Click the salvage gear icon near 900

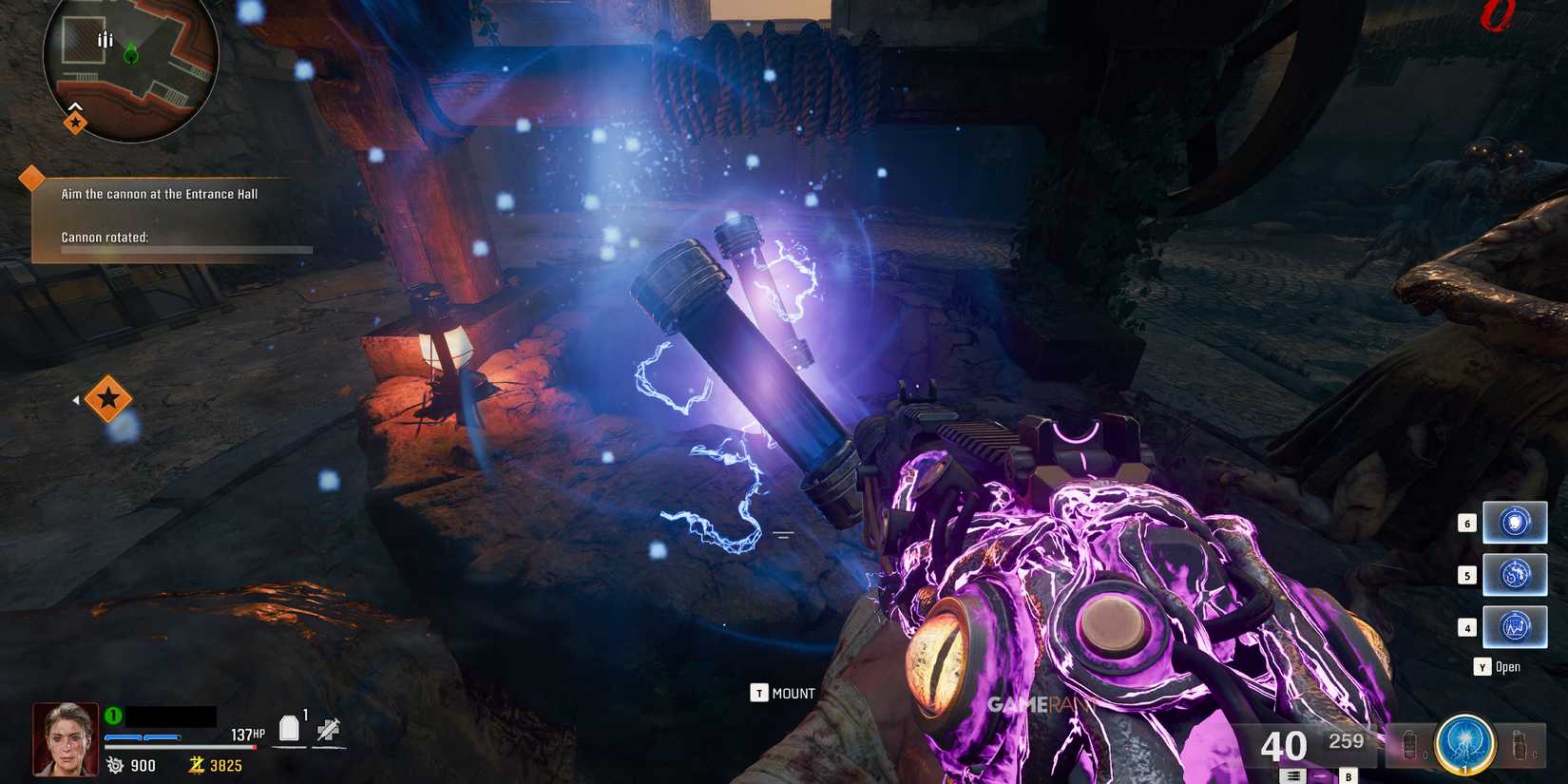pos(114,765)
